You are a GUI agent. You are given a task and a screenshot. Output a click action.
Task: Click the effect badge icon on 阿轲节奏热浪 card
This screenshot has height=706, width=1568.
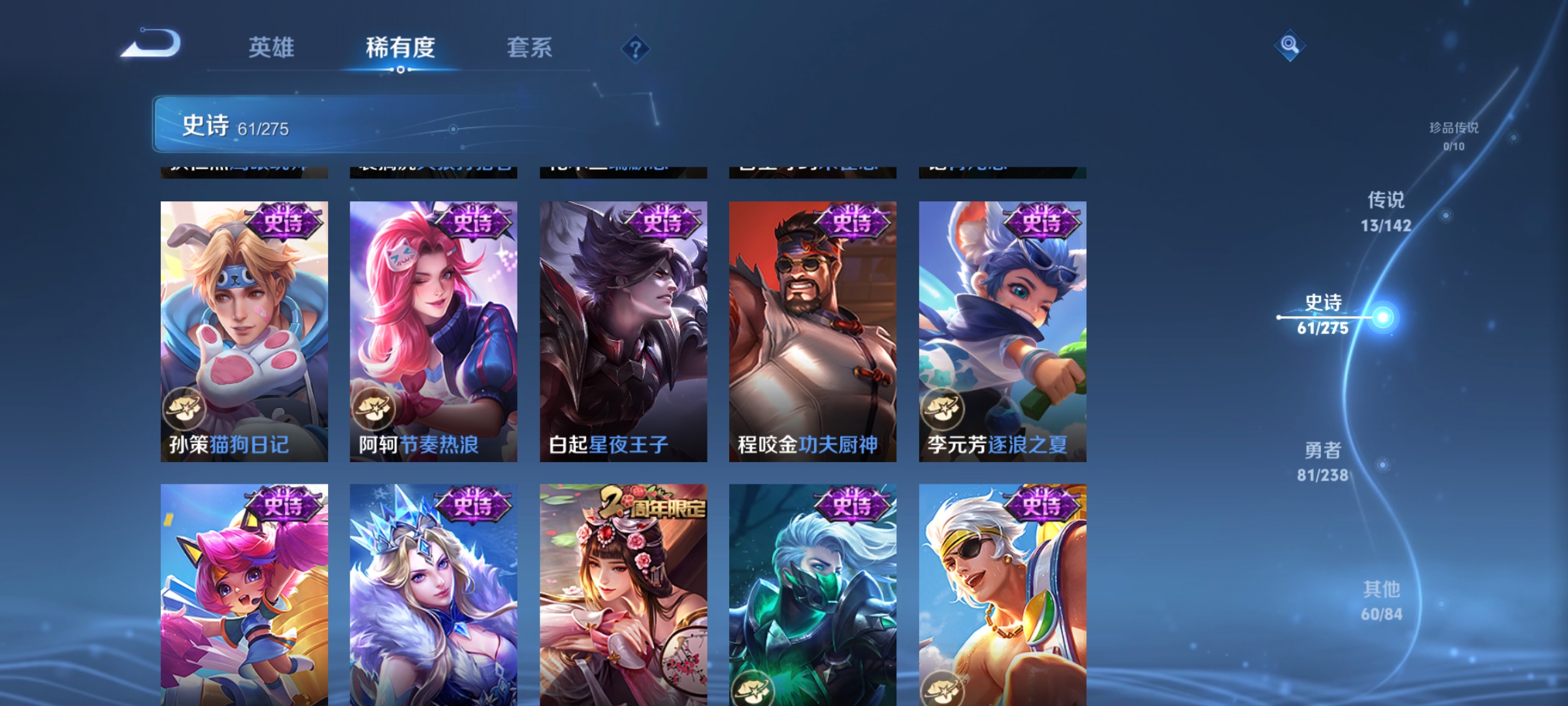pyautogui.click(x=376, y=409)
